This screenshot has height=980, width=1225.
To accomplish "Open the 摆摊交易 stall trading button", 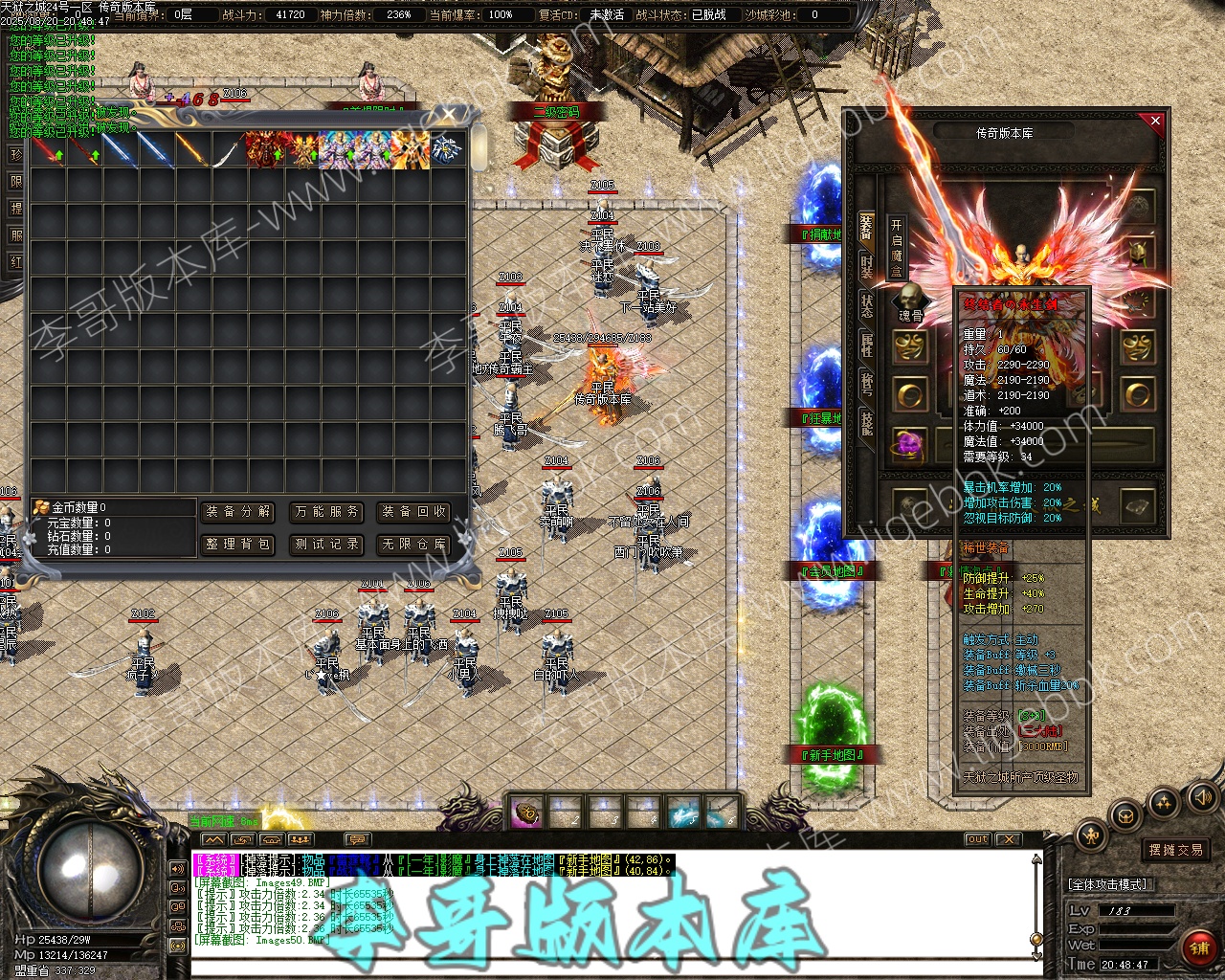I will click(1176, 850).
